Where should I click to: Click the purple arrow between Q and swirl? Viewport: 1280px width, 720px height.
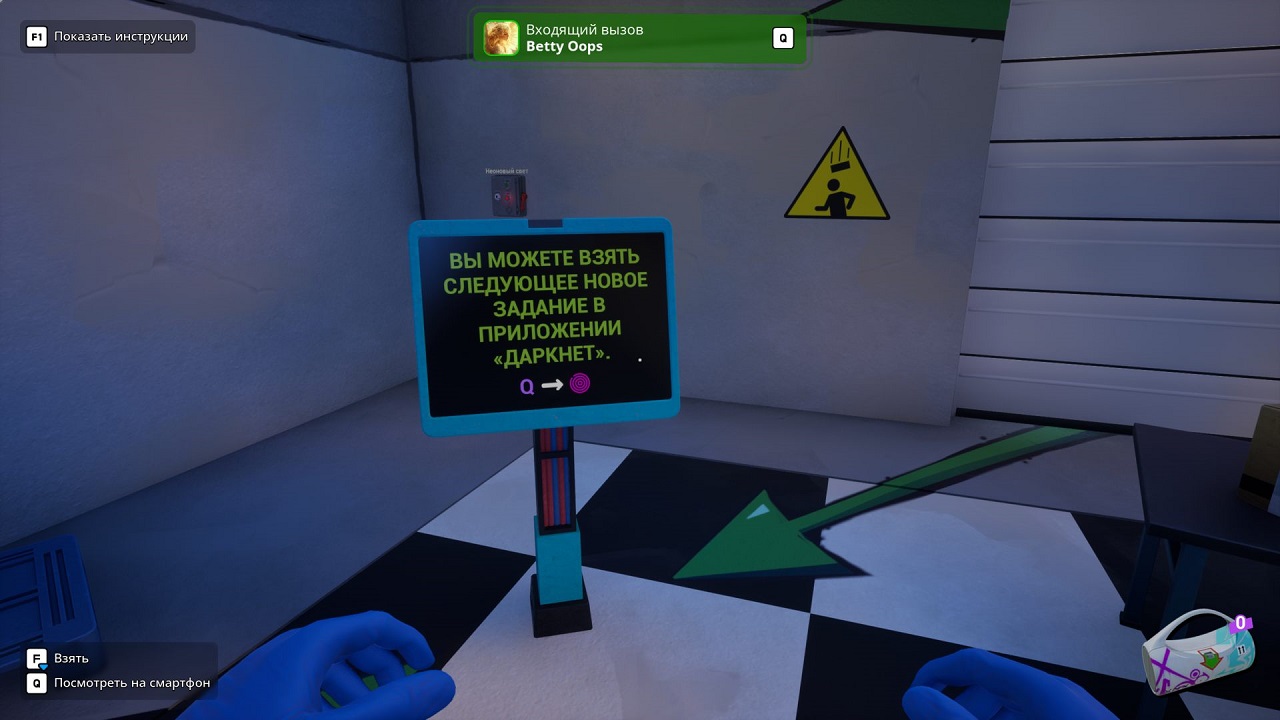[553, 383]
